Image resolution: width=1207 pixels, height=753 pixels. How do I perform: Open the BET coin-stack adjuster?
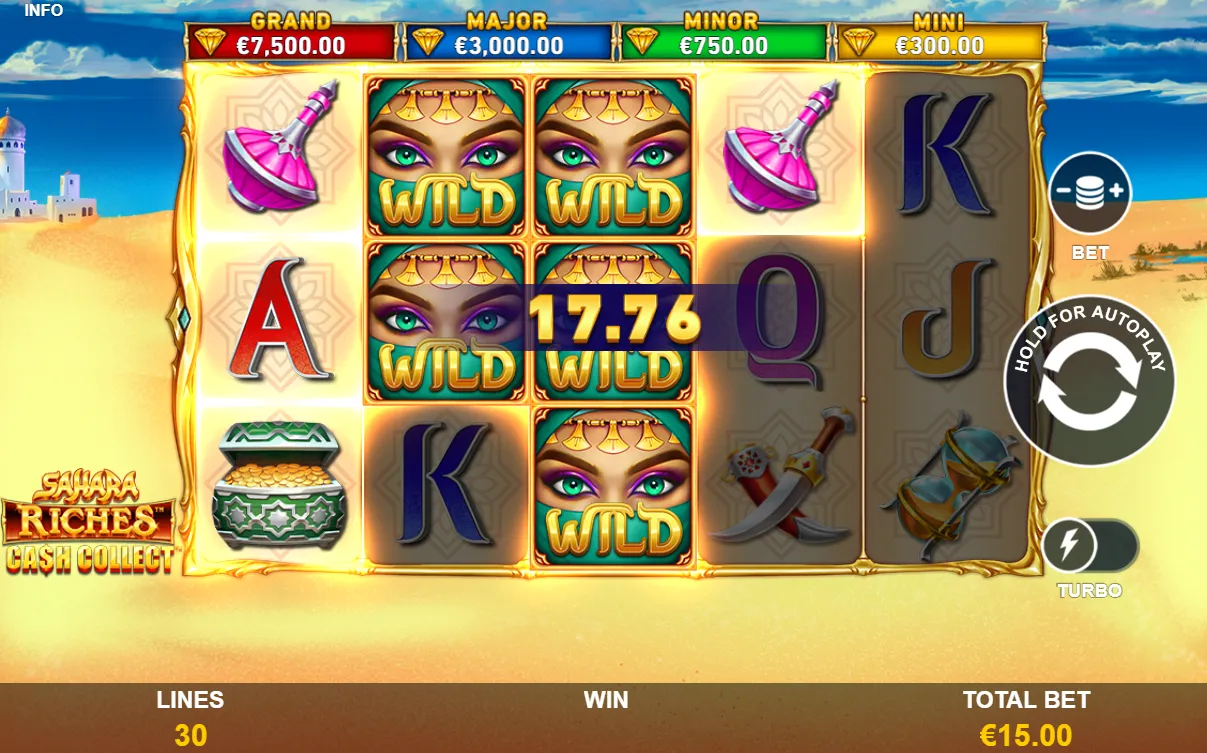pyautogui.click(x=1090, y=193)
